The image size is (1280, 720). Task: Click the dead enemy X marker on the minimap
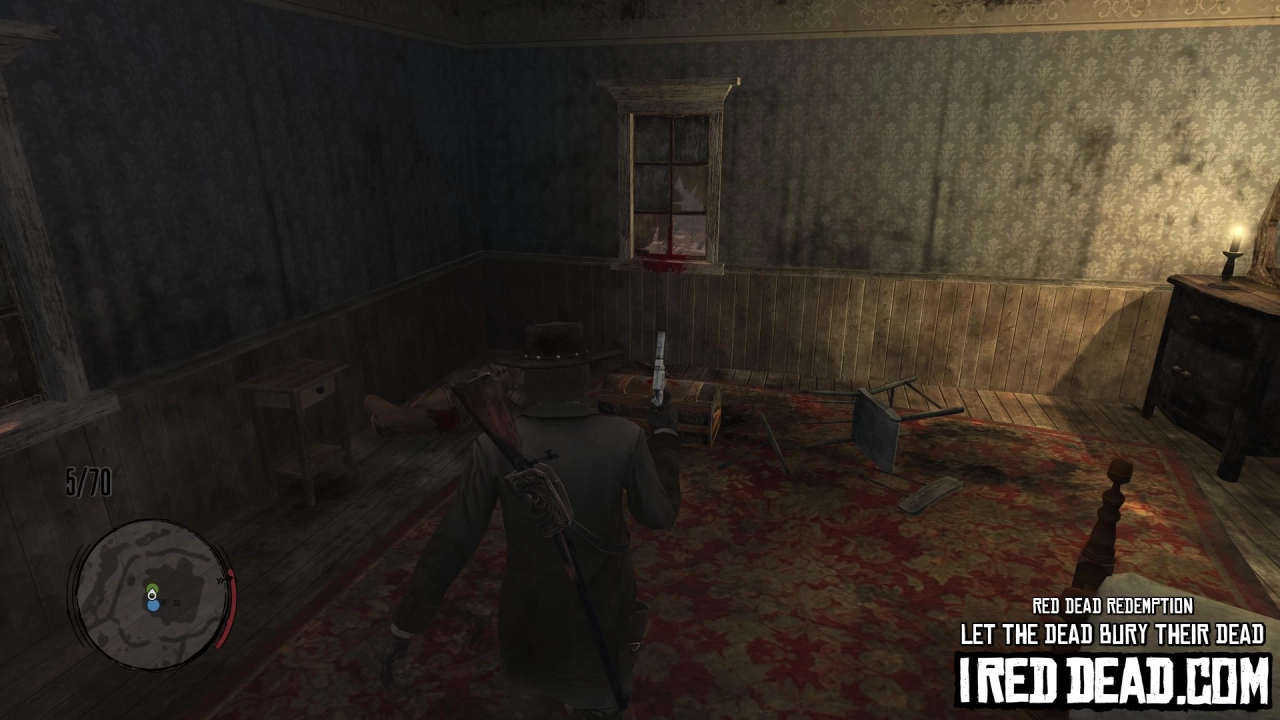point(176,603)
